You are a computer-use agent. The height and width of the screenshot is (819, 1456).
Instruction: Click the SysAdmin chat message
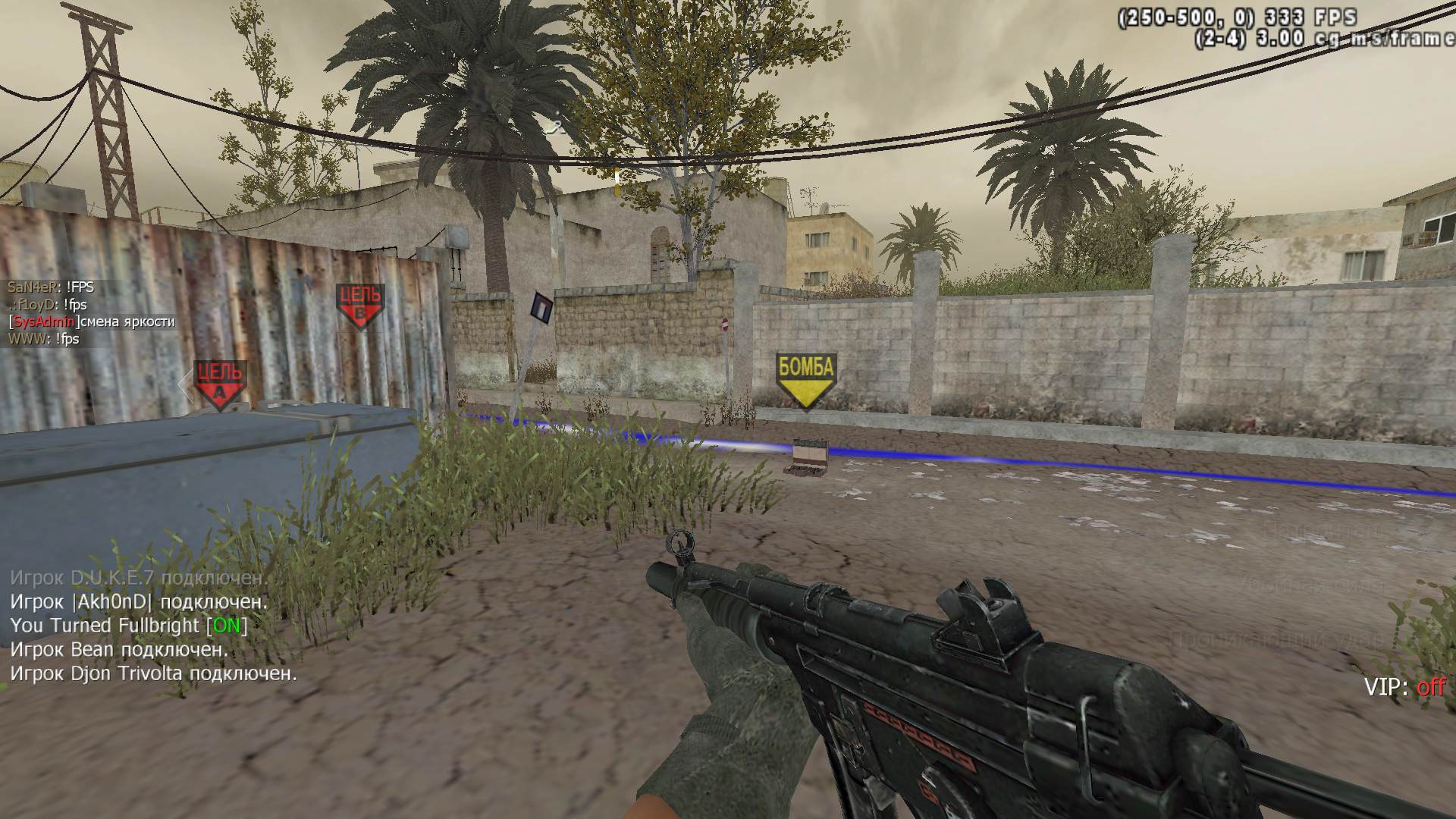click(x=92, y=322)
